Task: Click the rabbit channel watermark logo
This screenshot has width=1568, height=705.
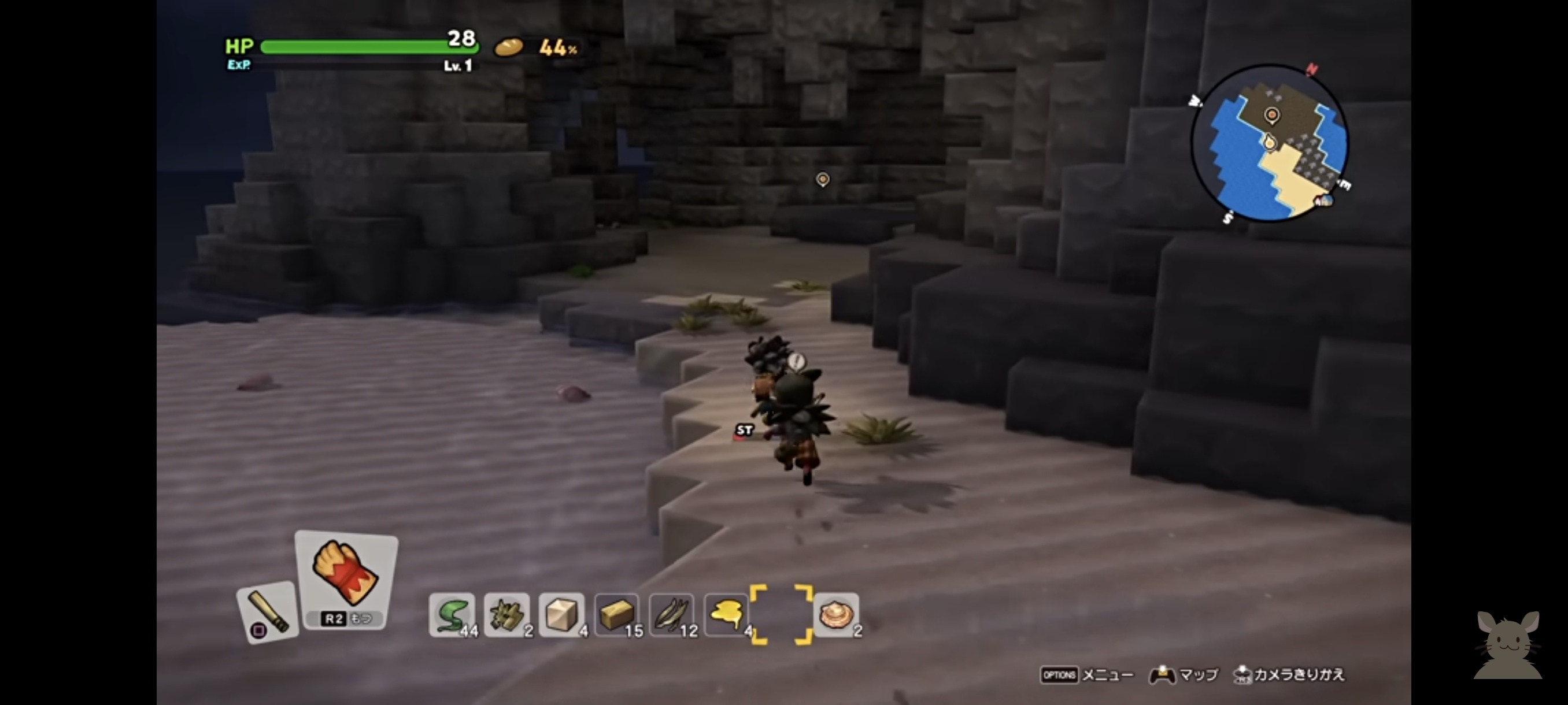Action: [1508, 645]
